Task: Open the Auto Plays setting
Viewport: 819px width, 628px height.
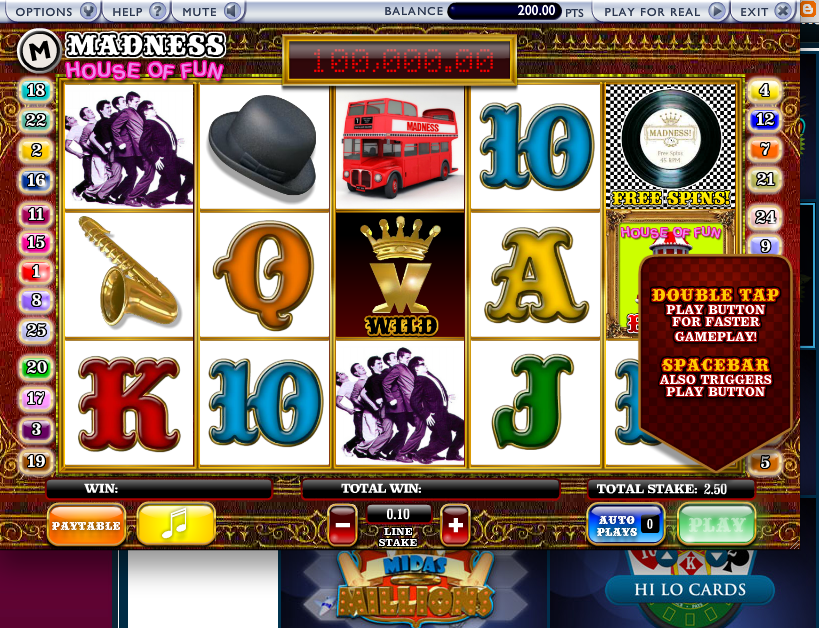Action: [x=625, y=525]
